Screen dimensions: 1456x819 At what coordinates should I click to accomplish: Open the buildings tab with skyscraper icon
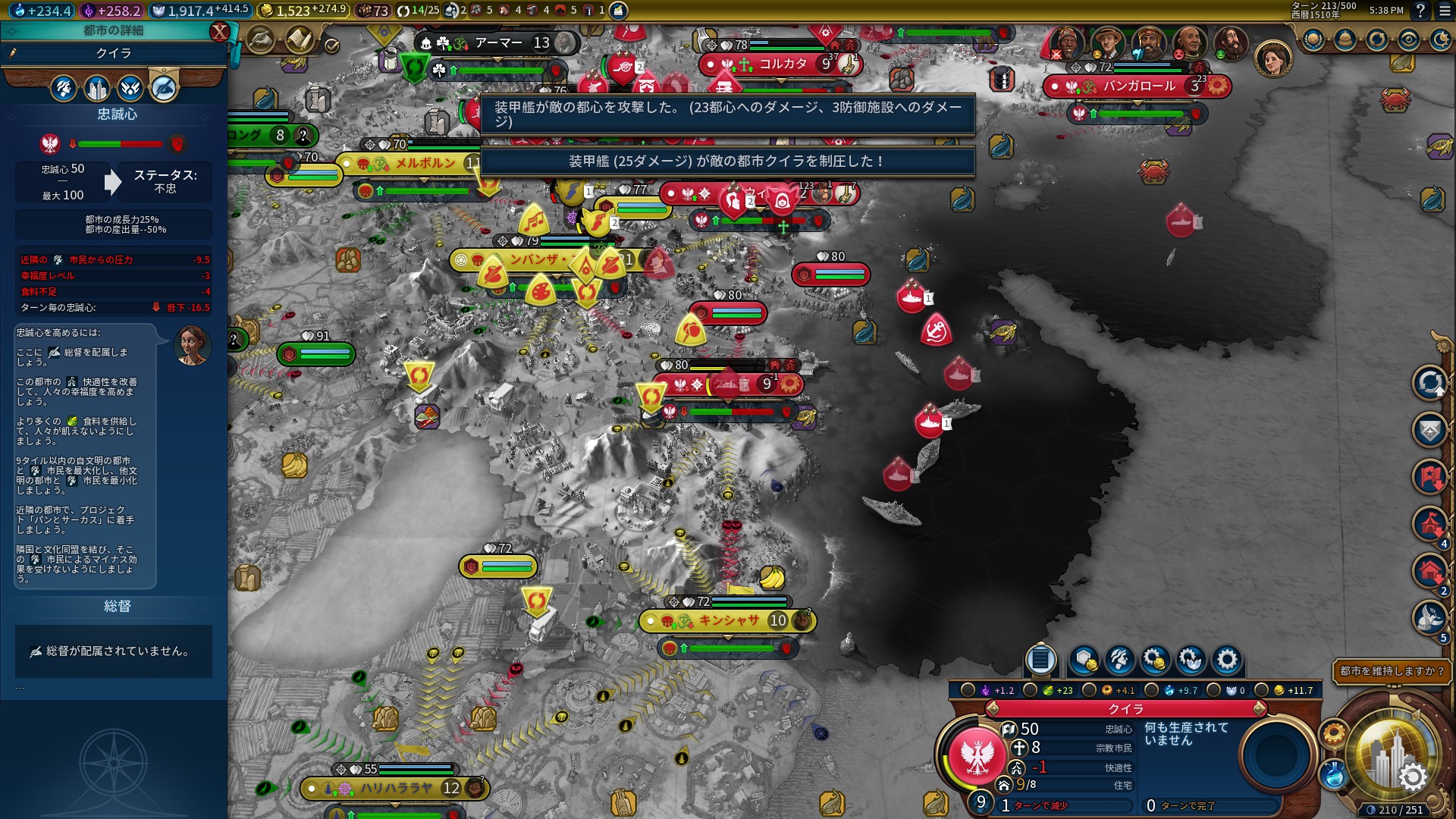coord(97,89)
